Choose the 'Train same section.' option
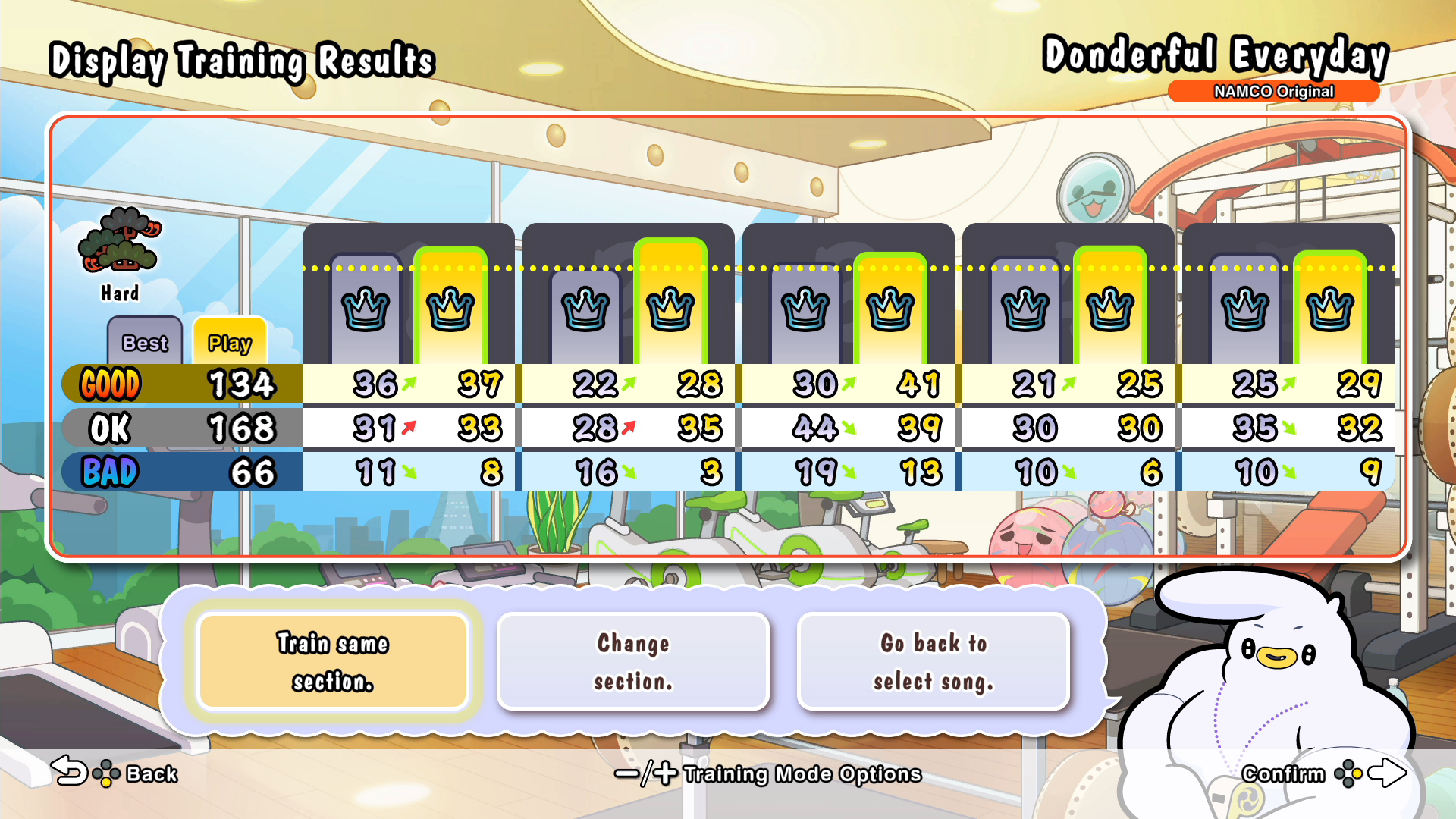Image resolution: width=1456 pixels, height=819 pixels. pos(332,661)
